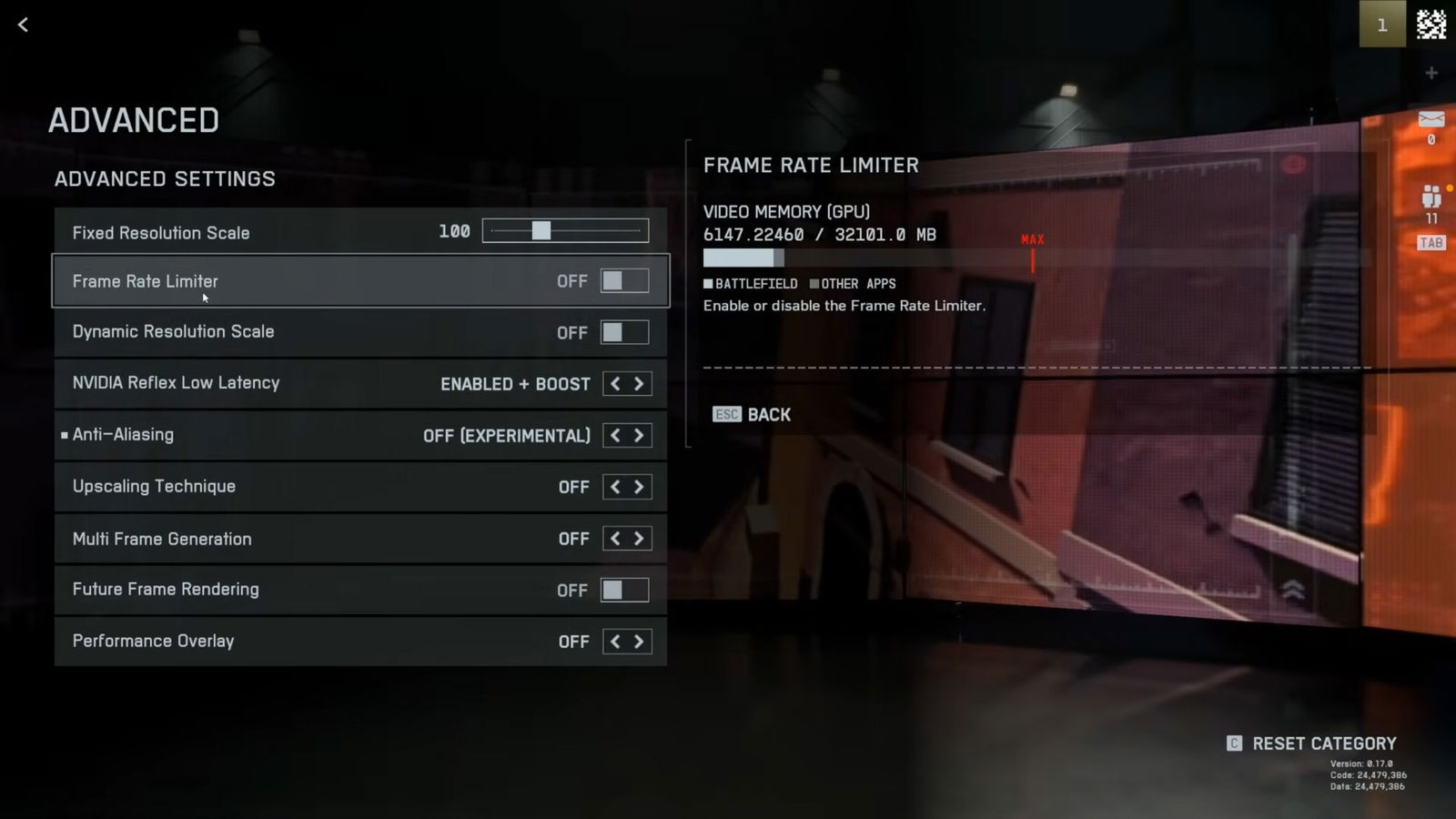Screen dimensions: 1456x819
Task: Cycle Multi Frame Generation forward
Action: (x=639, y=539)
